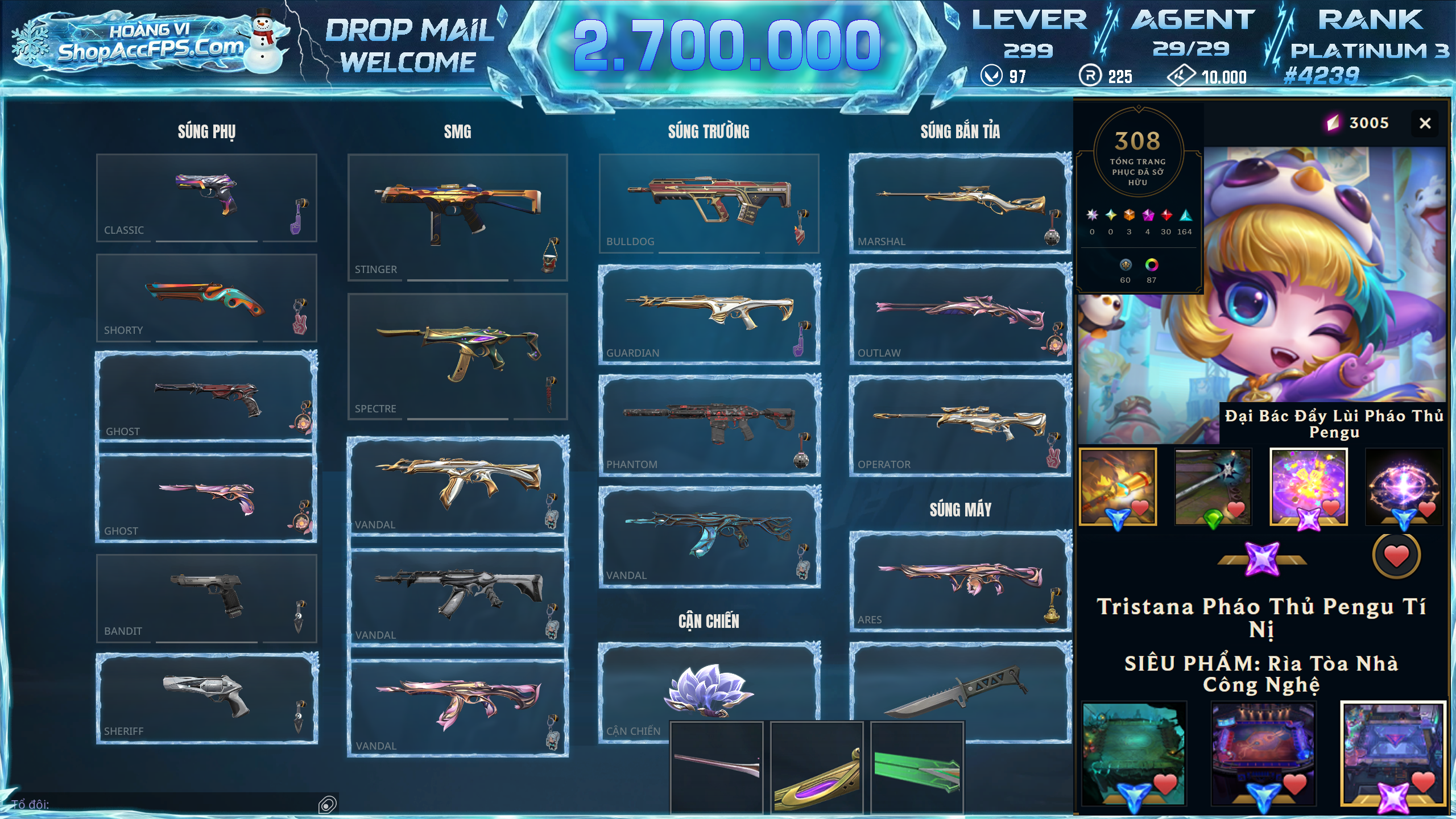Choose the green blade melee thumbnail
This screenshot has height=819, width=1456.
917,768
